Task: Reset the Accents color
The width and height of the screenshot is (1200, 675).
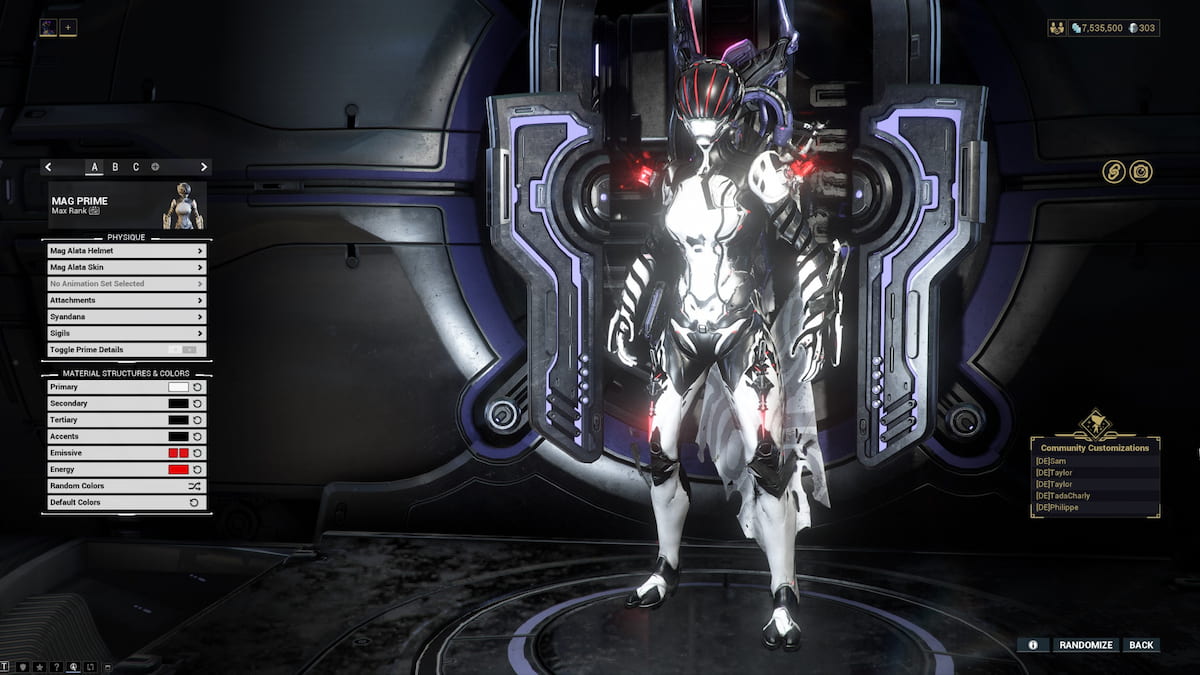Action: click(x=197, y=436)
